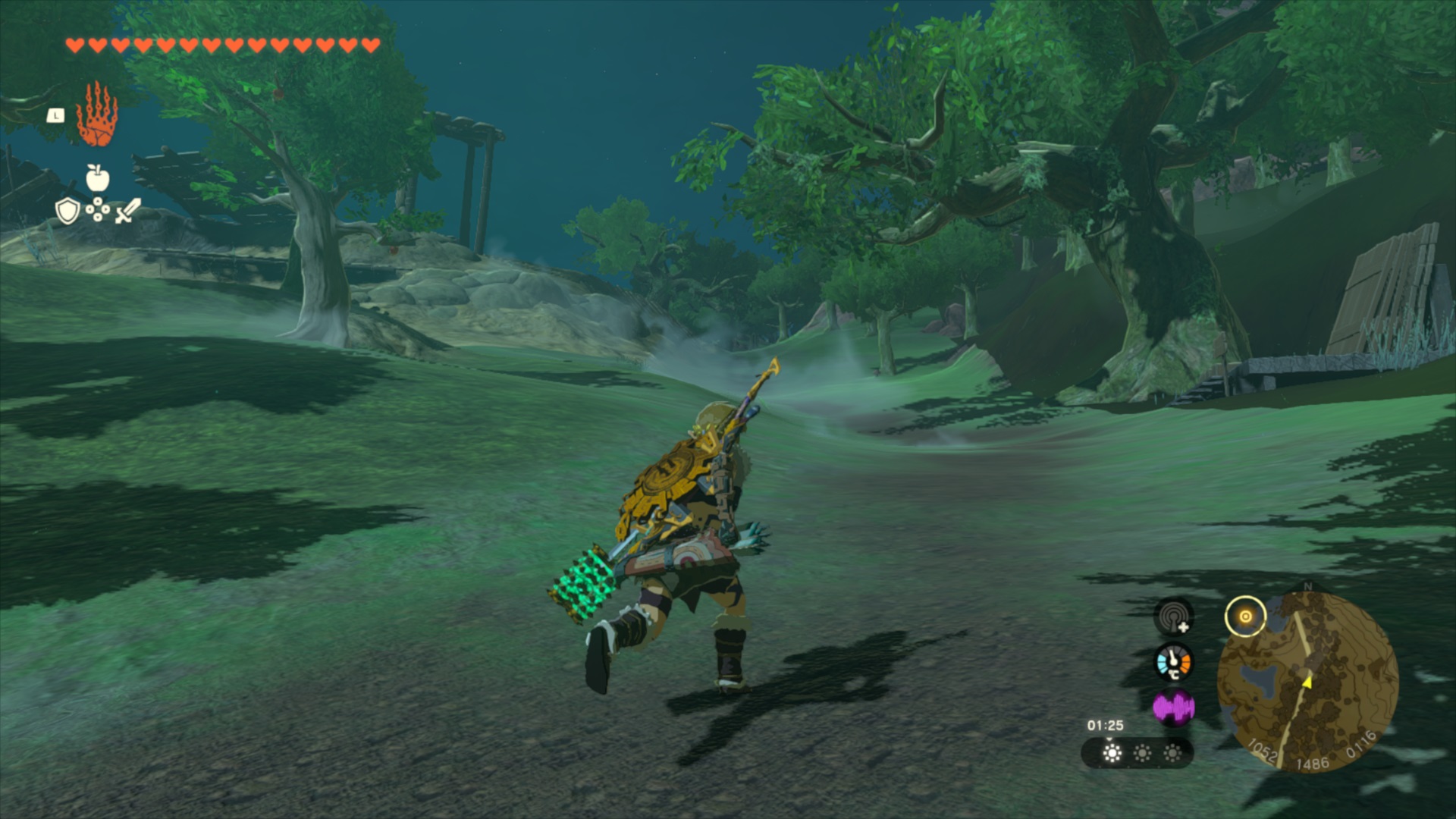Click the purple noise meter icon
1456x819 pixels.
(1173, 708)
